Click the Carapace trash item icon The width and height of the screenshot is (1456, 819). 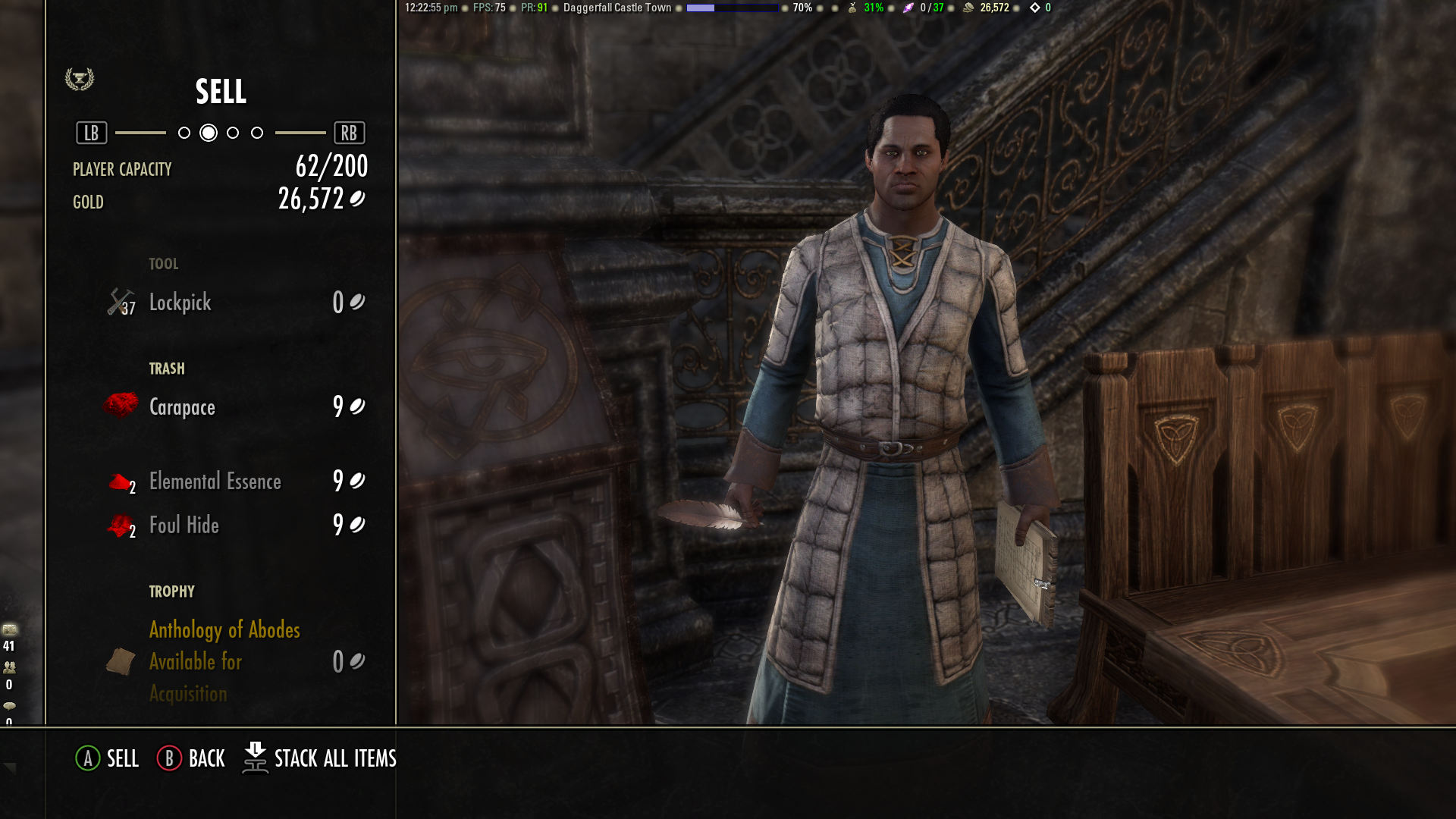click(120, 405)
